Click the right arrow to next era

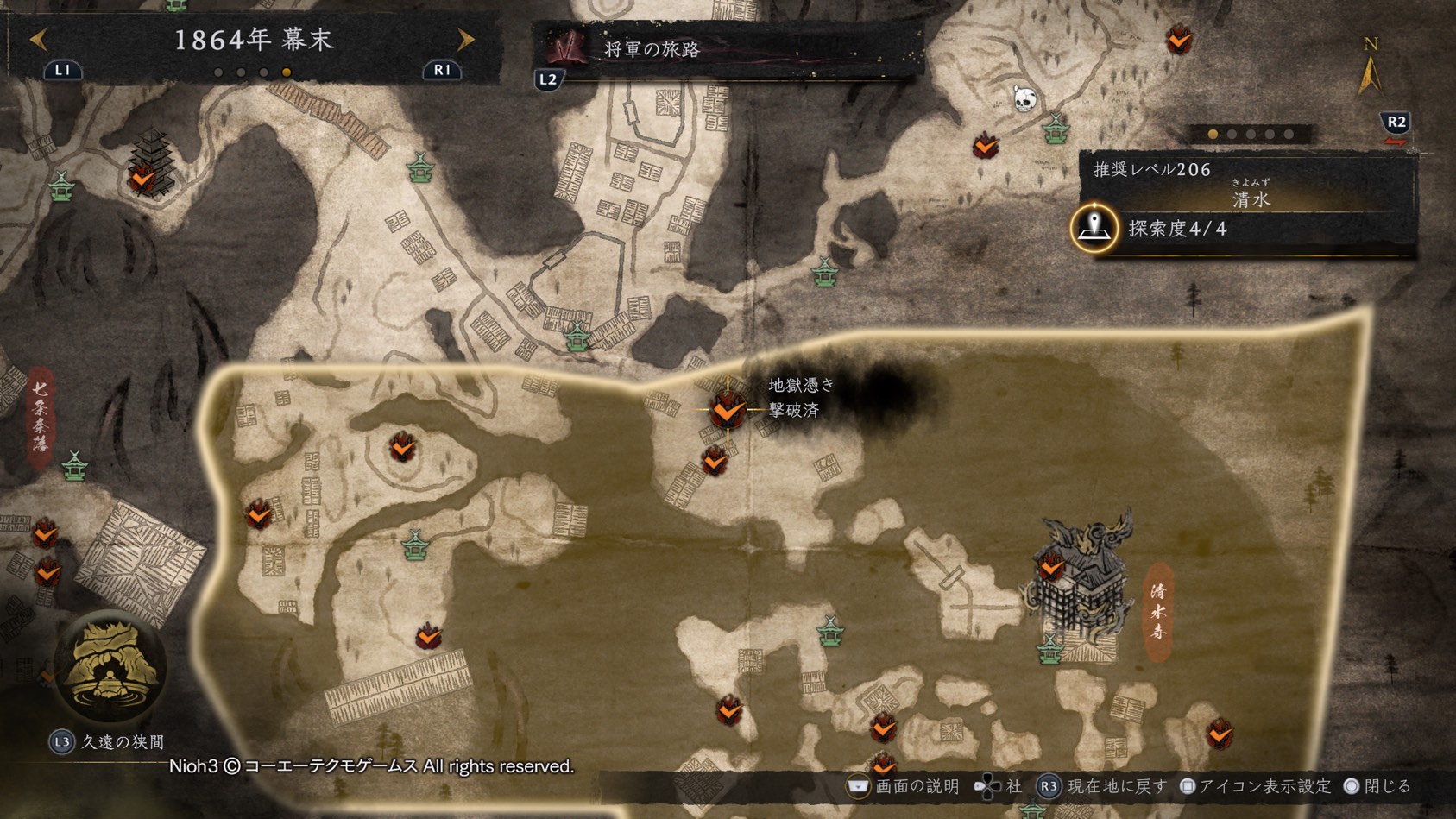click(466, 40)
